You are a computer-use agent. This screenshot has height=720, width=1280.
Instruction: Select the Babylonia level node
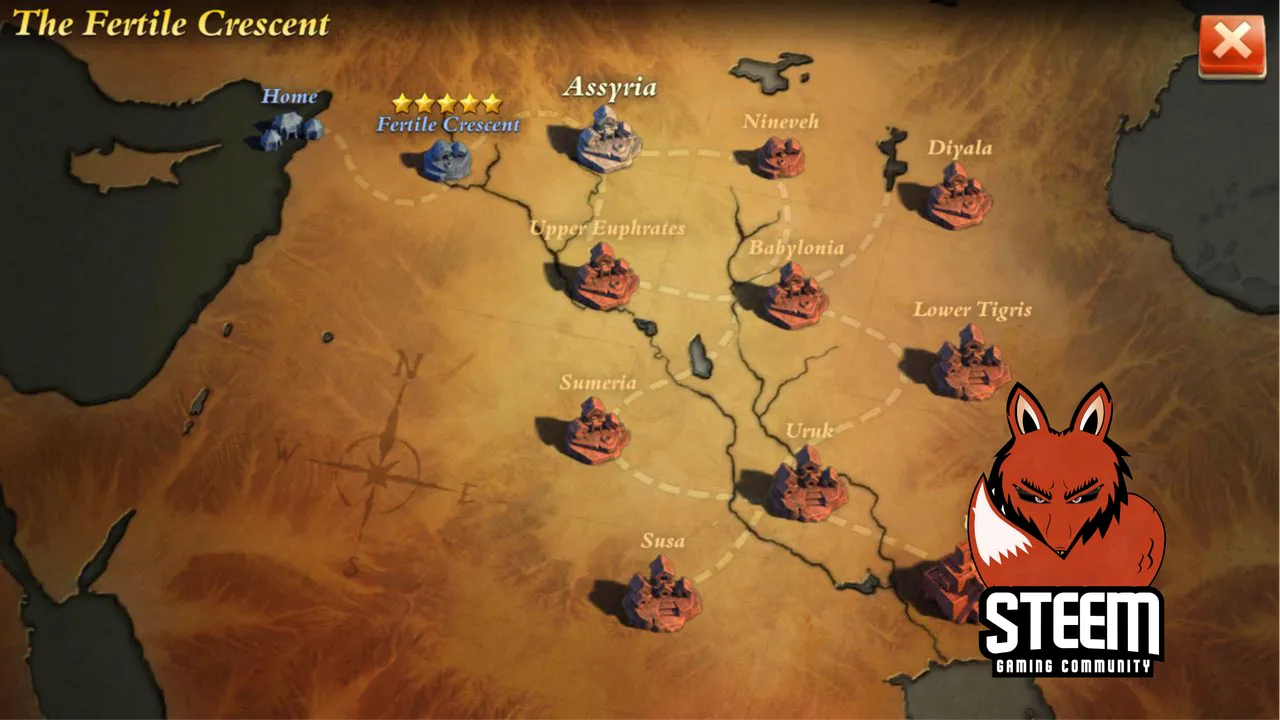click(x=796, y=296)
